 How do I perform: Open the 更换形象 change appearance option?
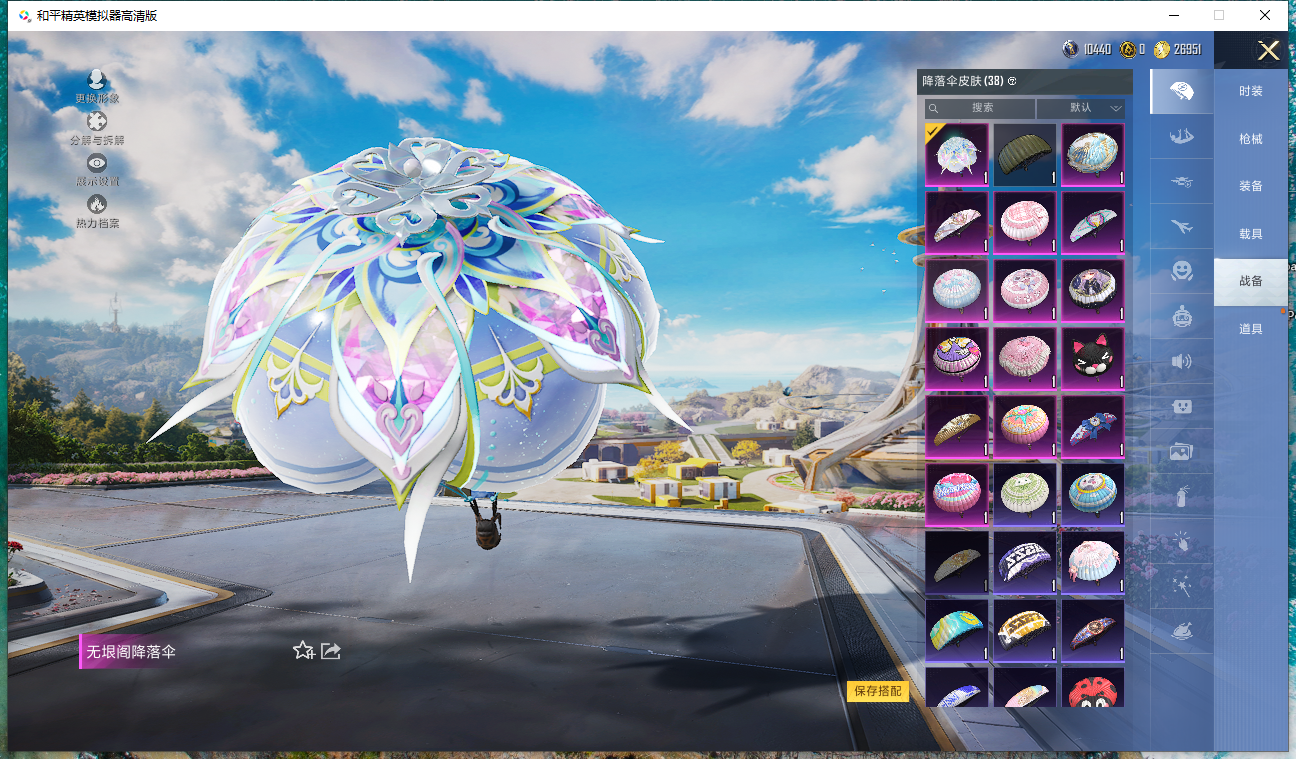[97, 86]
